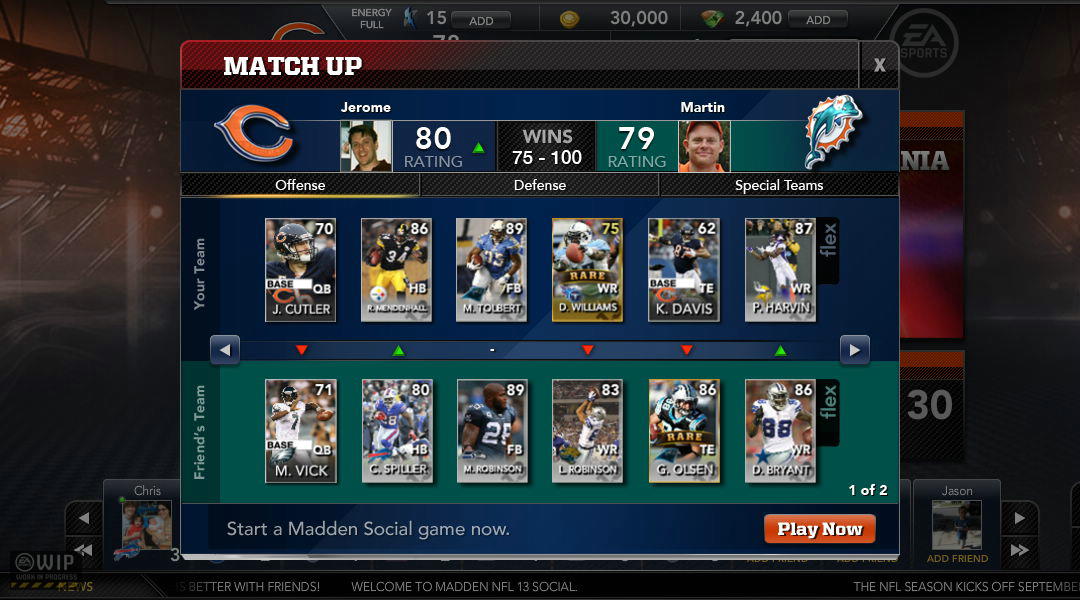Add more energy with the Add button

coord(480,20)
